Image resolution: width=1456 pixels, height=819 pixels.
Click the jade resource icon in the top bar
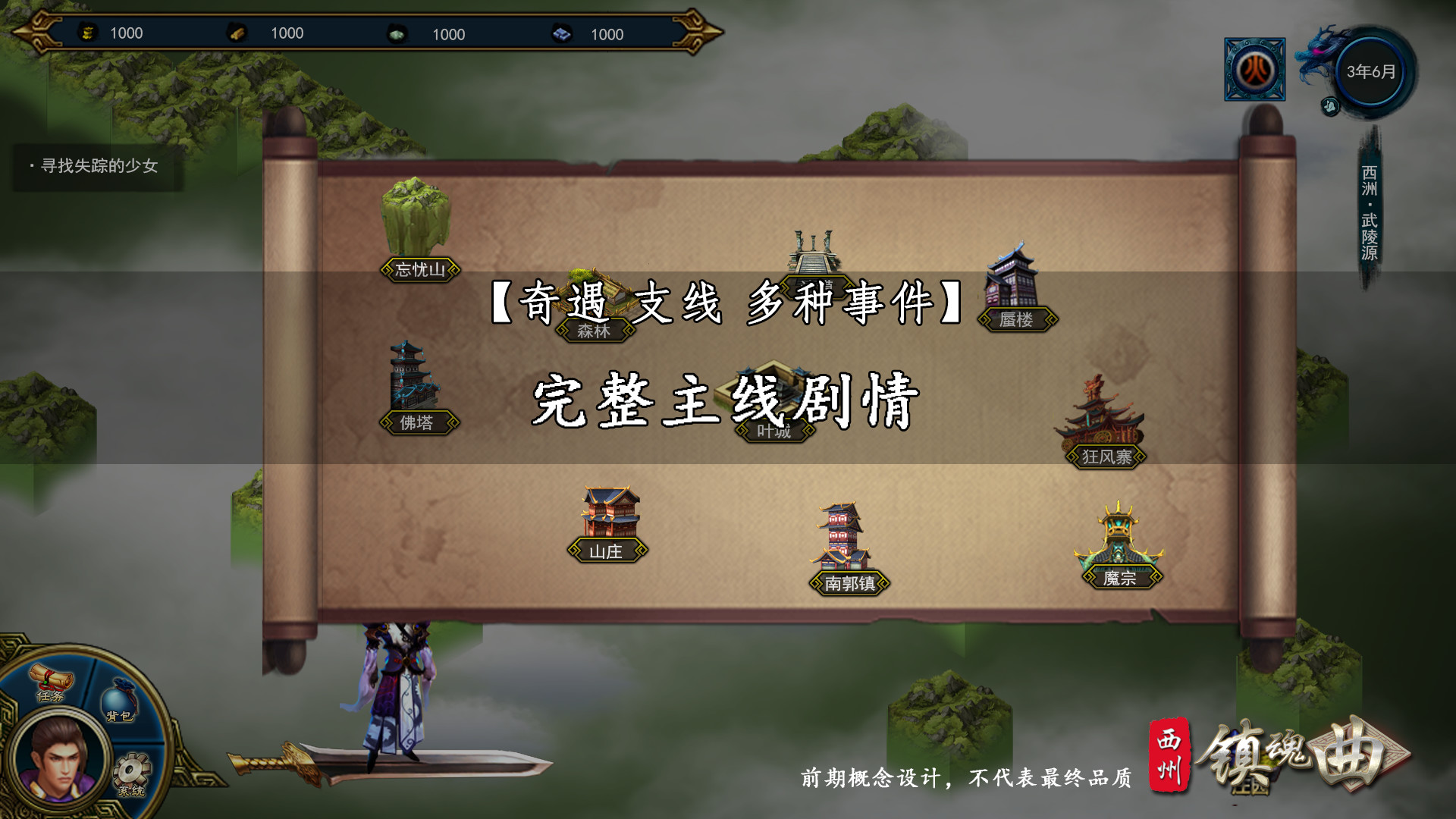(398, 33)
